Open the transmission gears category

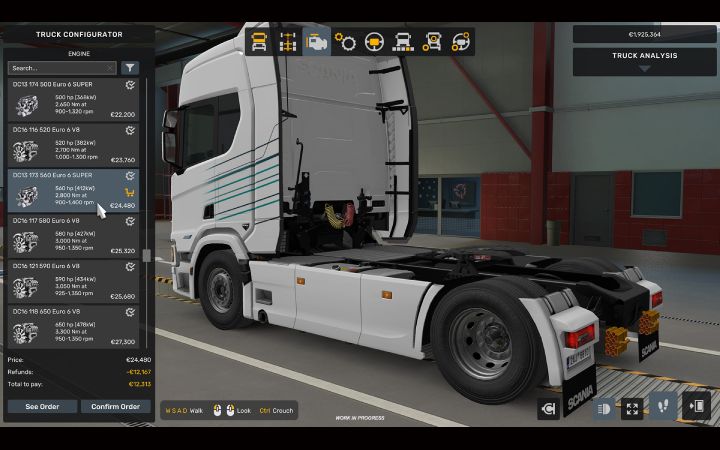tap(346, 42)
